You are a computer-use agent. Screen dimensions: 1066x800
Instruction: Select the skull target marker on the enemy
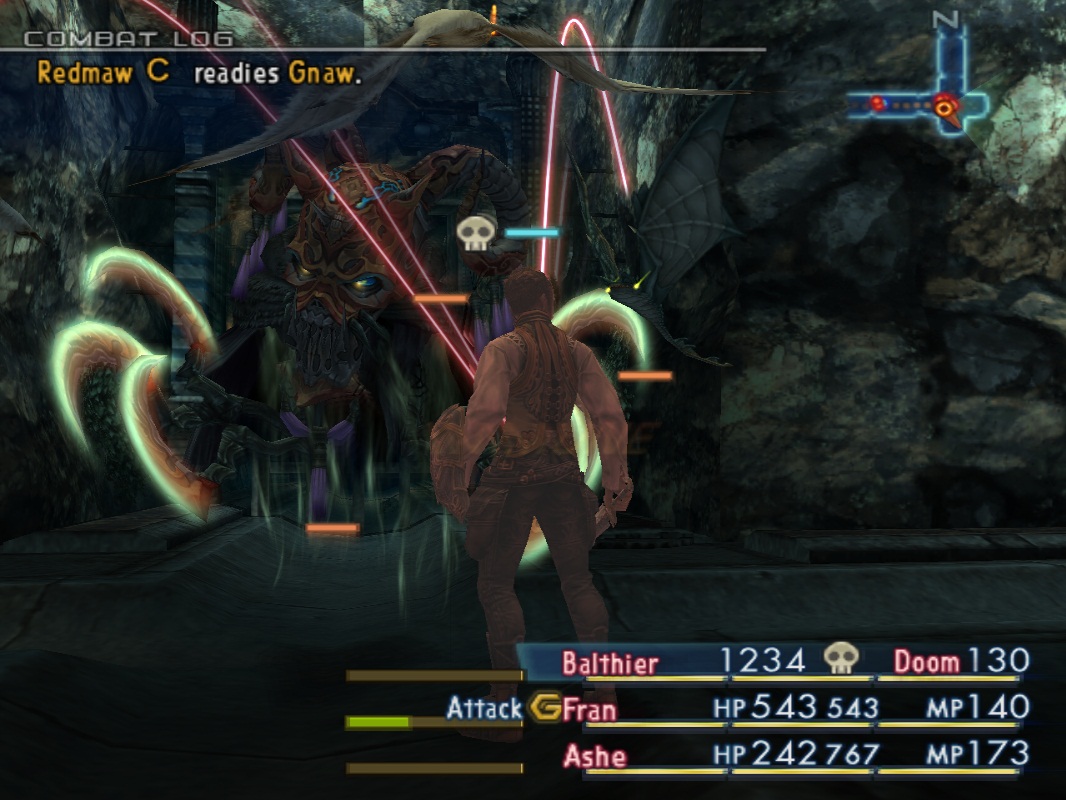pyautogui.click(x=477, y=234)
